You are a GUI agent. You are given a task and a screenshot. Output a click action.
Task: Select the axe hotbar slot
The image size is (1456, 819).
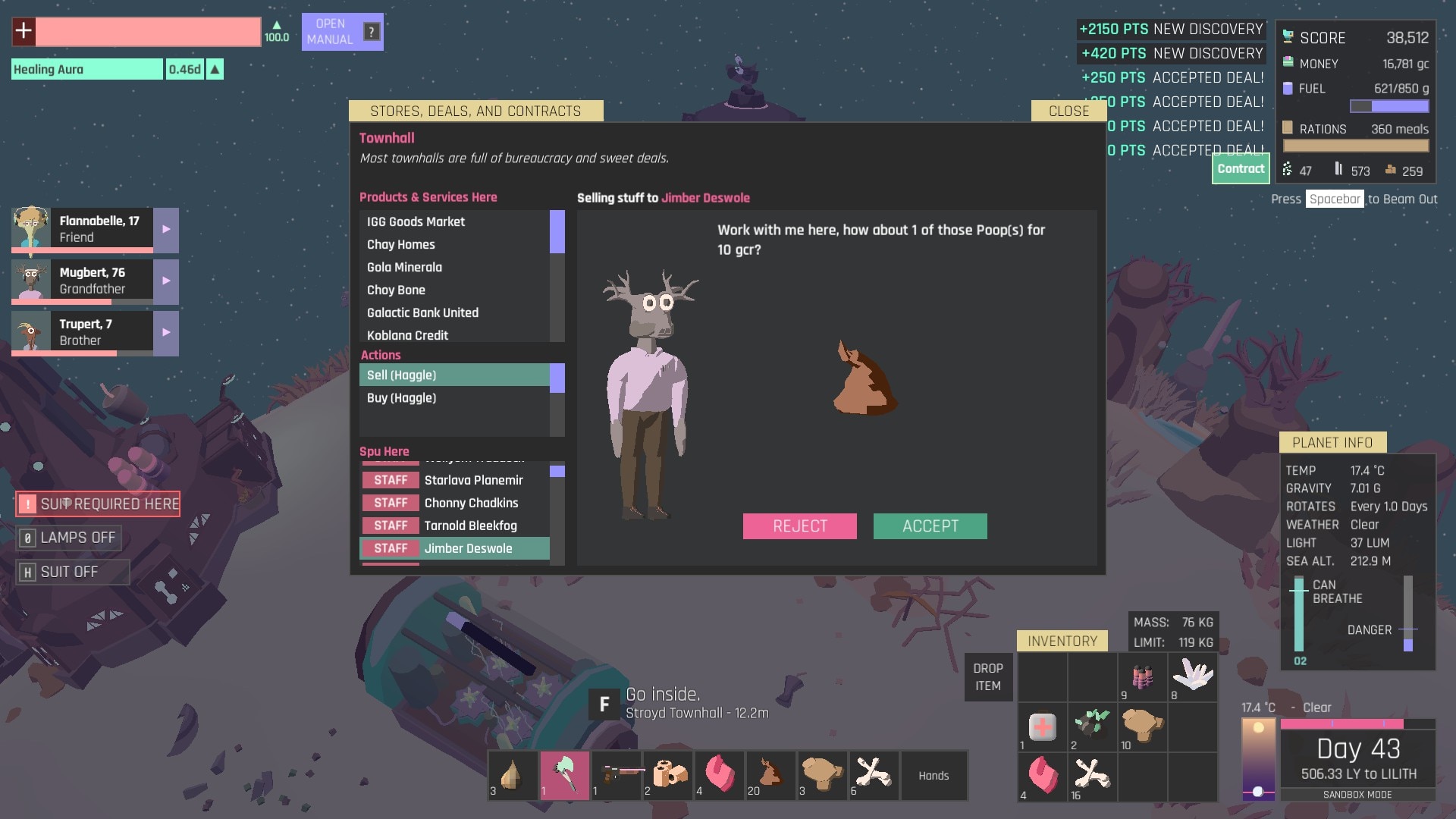click(564, 776)
